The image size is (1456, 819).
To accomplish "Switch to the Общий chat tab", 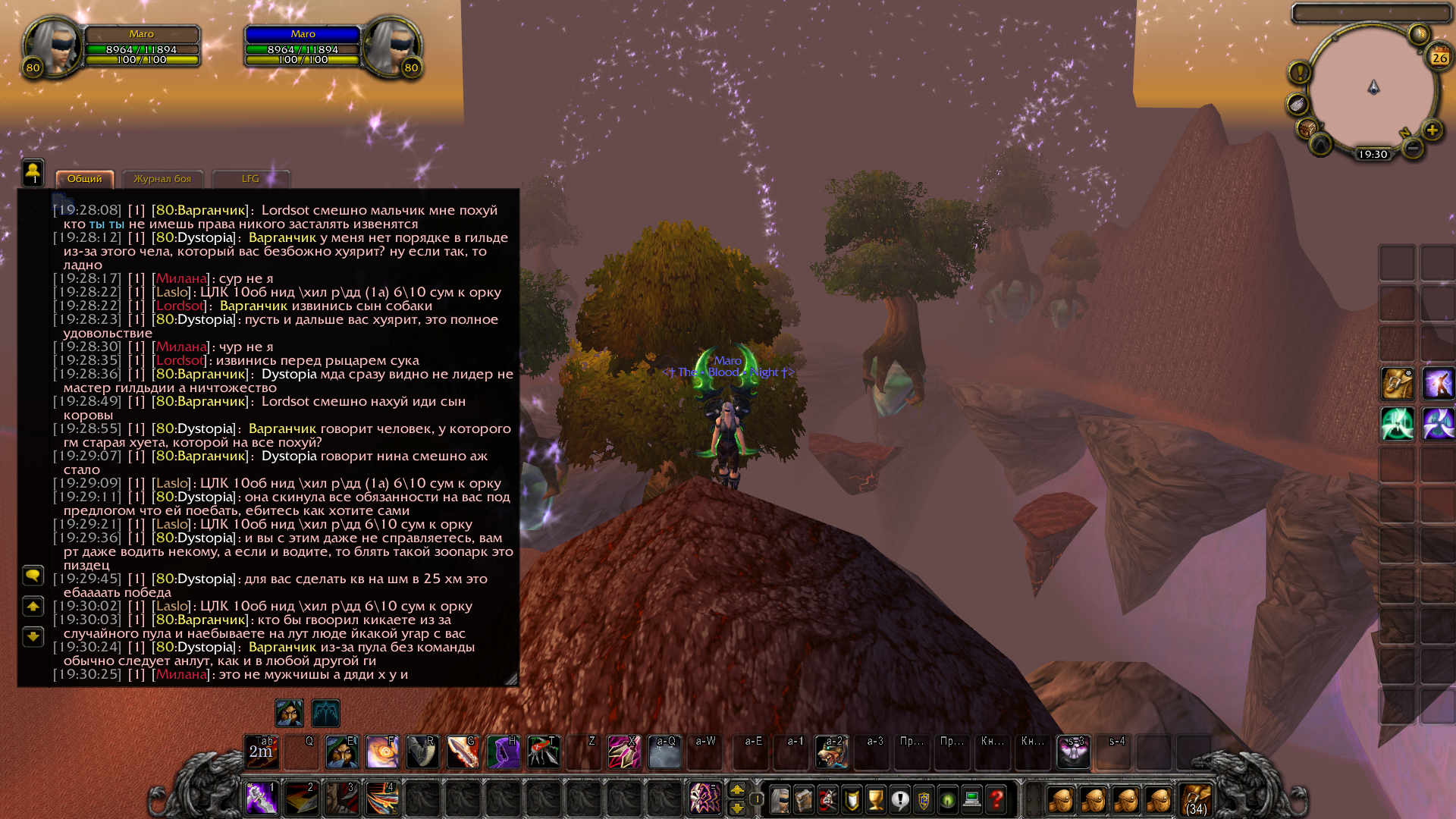I will pos(84,179).
